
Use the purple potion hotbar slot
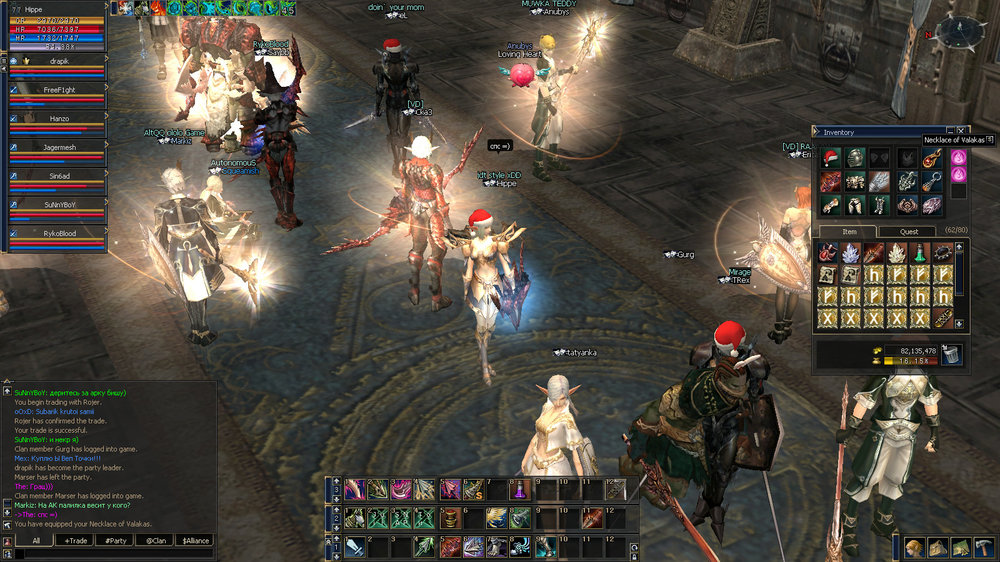coord(519,490)
